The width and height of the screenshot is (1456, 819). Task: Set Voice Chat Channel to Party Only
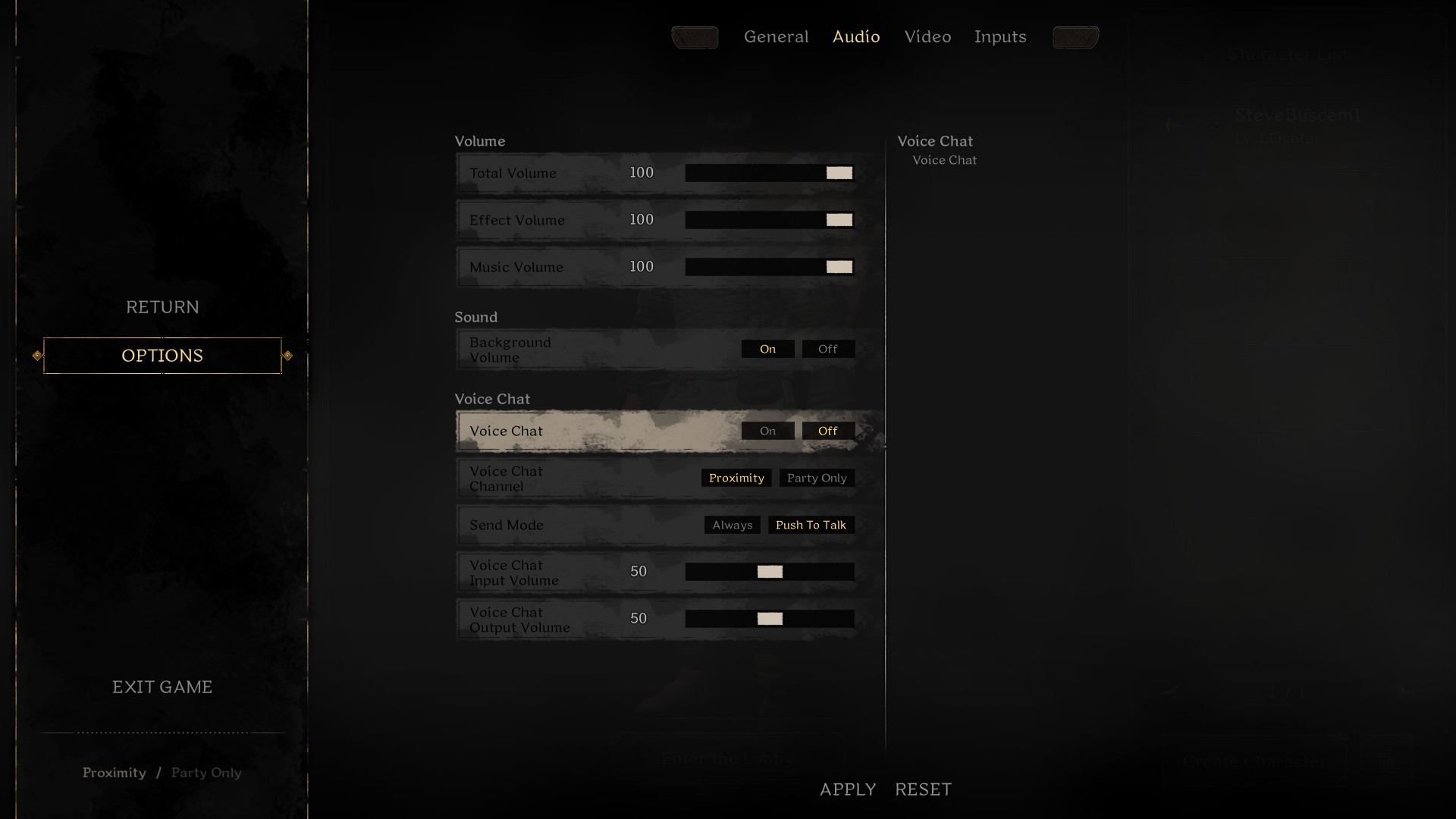[x=817, y=478]
